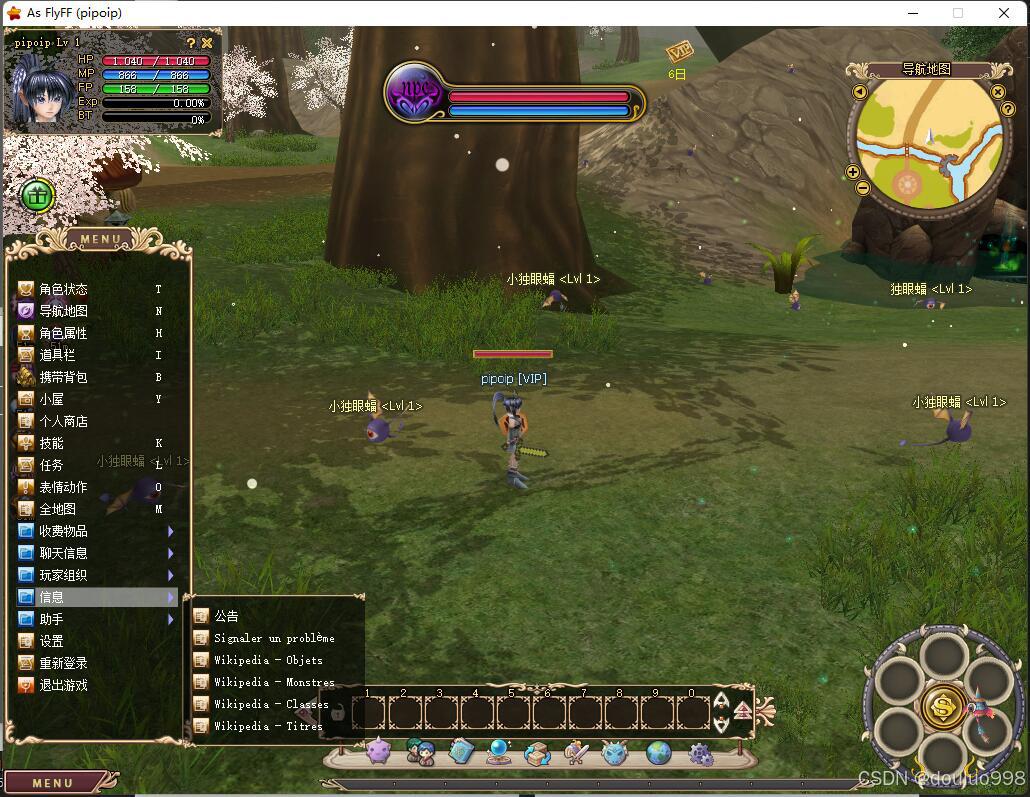
Task: Choose 重新登录 to relog
Action: [63, 663]
